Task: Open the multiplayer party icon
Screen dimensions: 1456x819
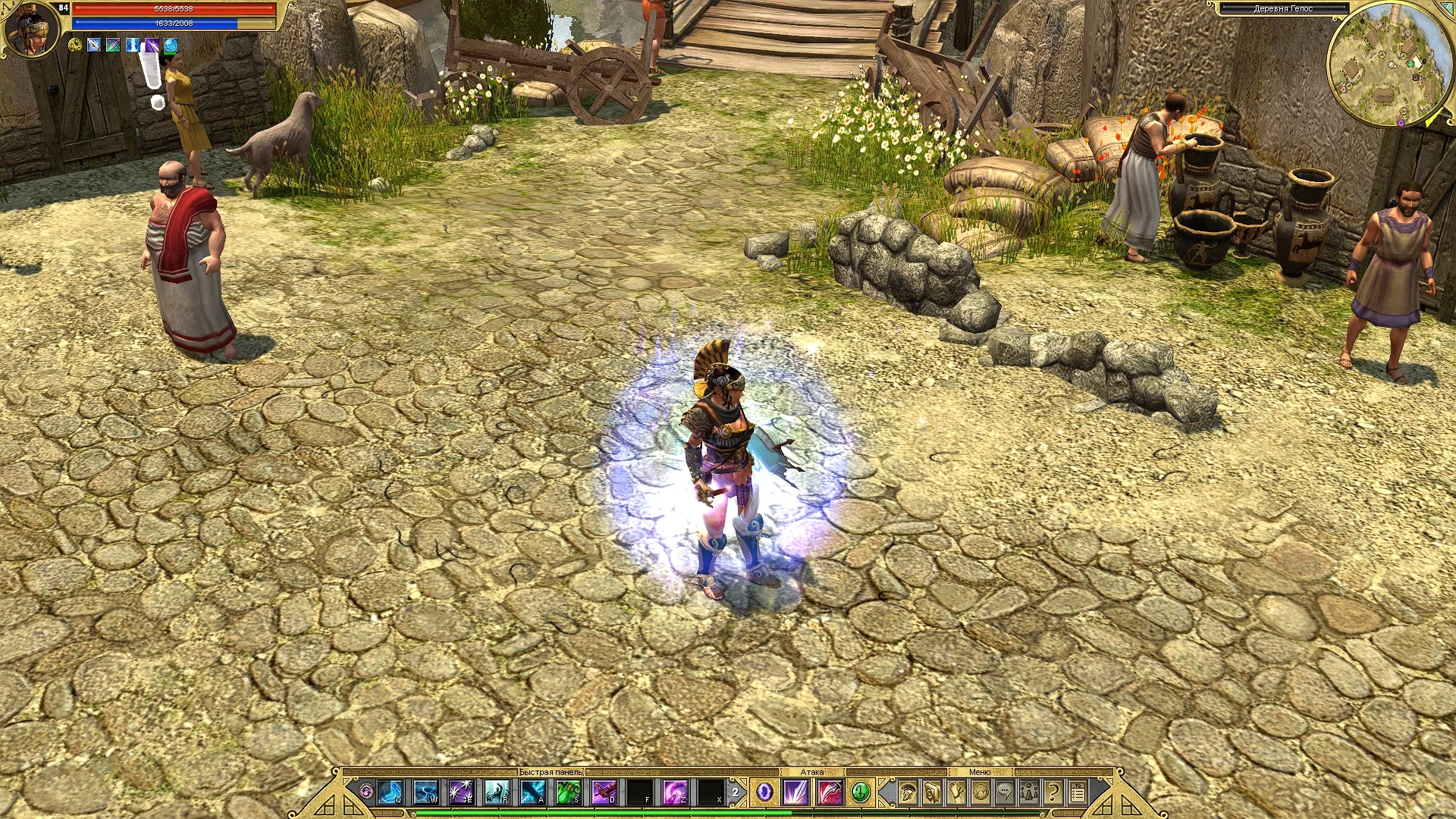Action: [x=1030, y=790]
